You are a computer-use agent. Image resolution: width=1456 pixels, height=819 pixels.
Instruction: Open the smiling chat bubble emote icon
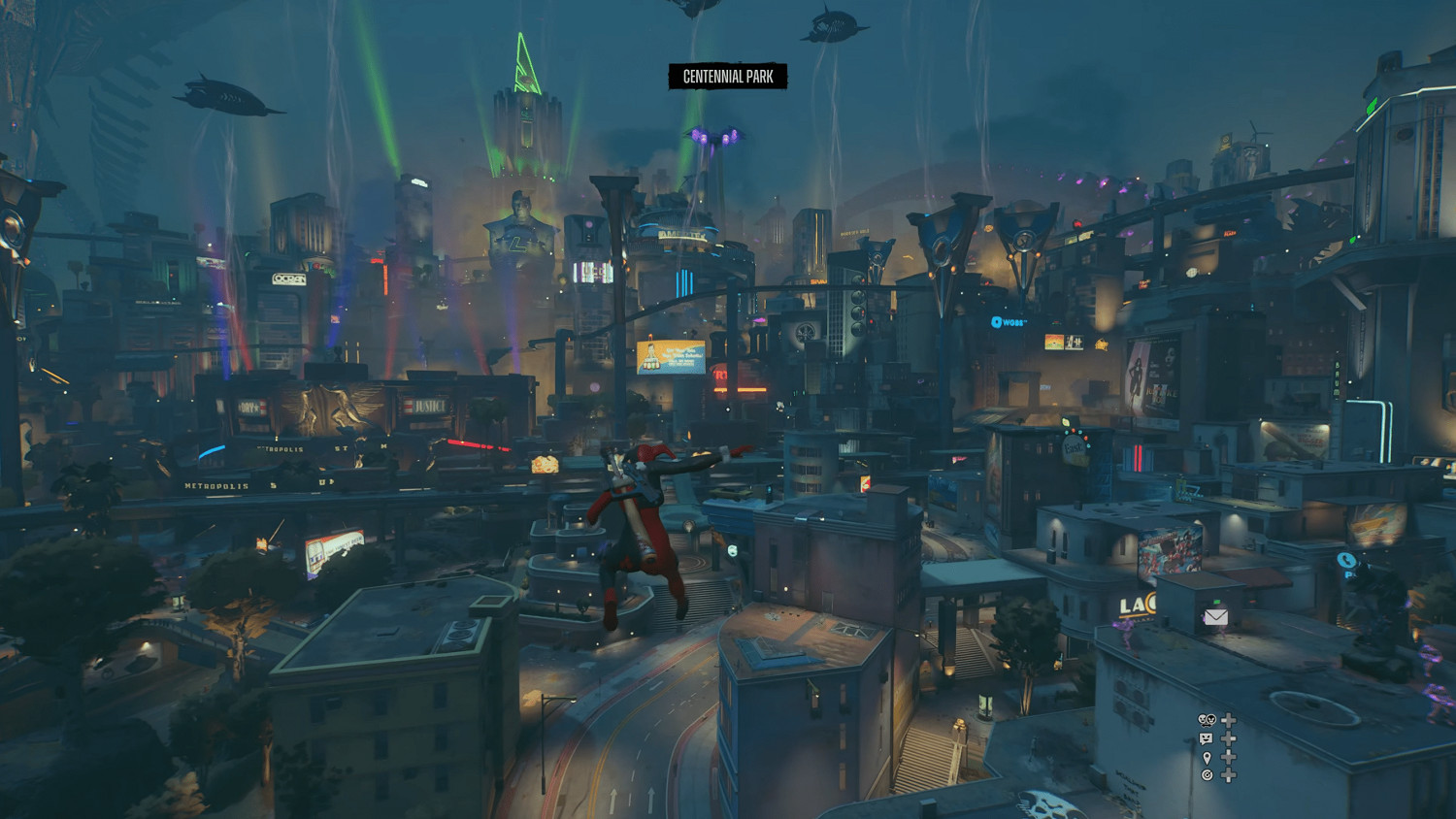pos(1207,738)
